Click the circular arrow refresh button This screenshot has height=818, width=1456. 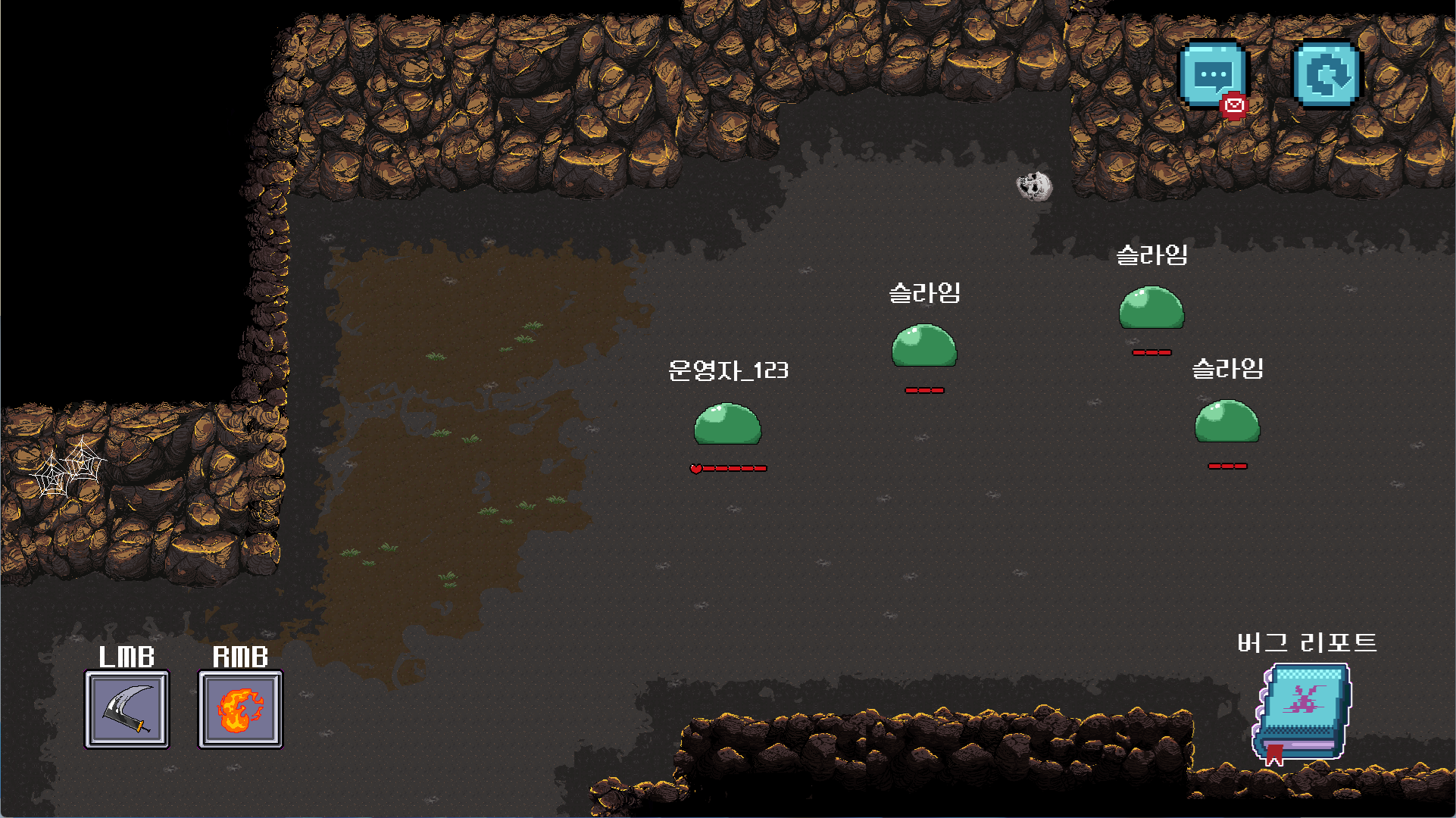pyautogui.click(x=1326, y=75)
